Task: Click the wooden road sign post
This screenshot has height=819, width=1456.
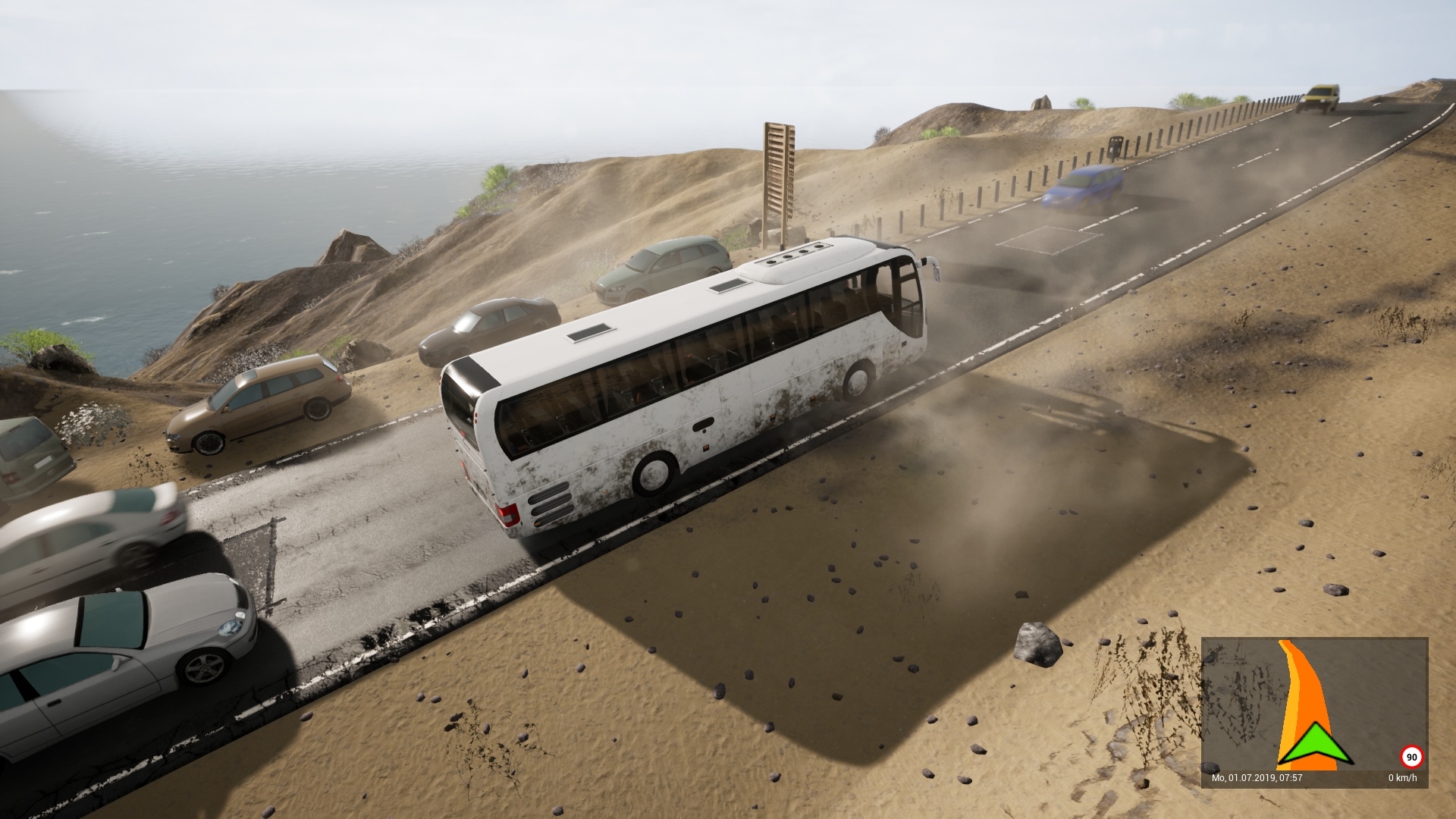Action: (777, 174)
